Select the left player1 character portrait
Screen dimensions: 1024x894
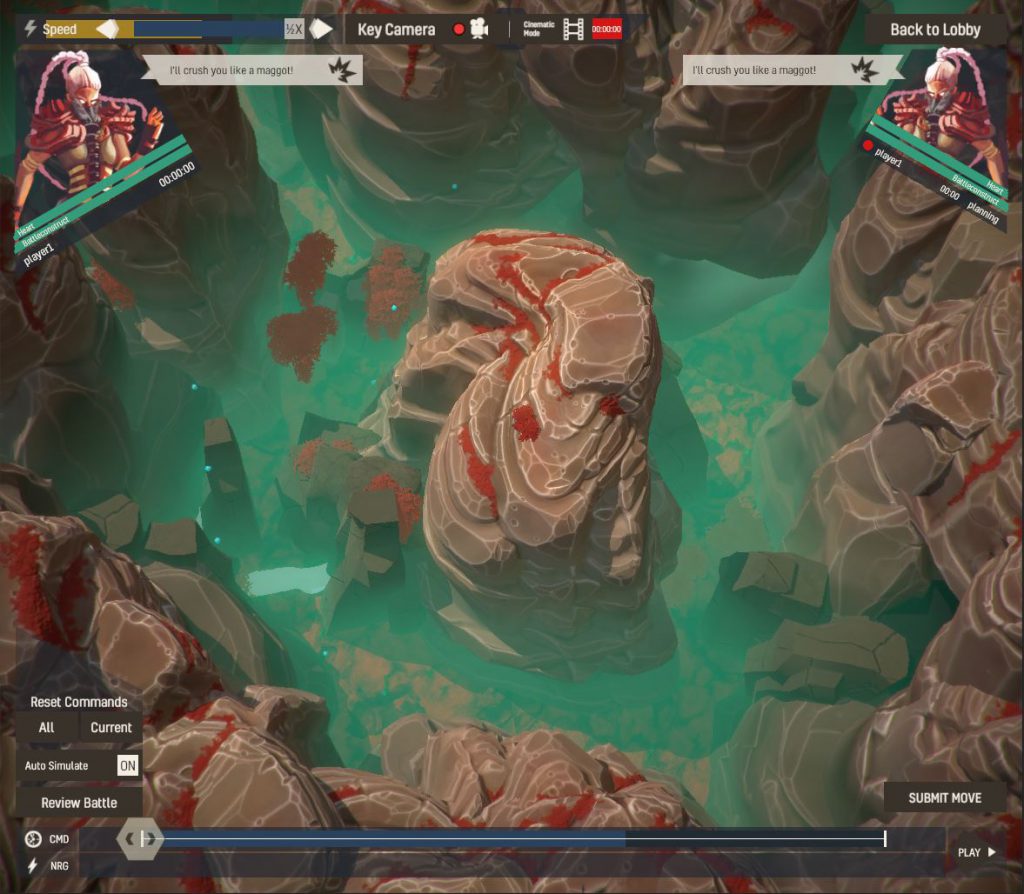90,120
